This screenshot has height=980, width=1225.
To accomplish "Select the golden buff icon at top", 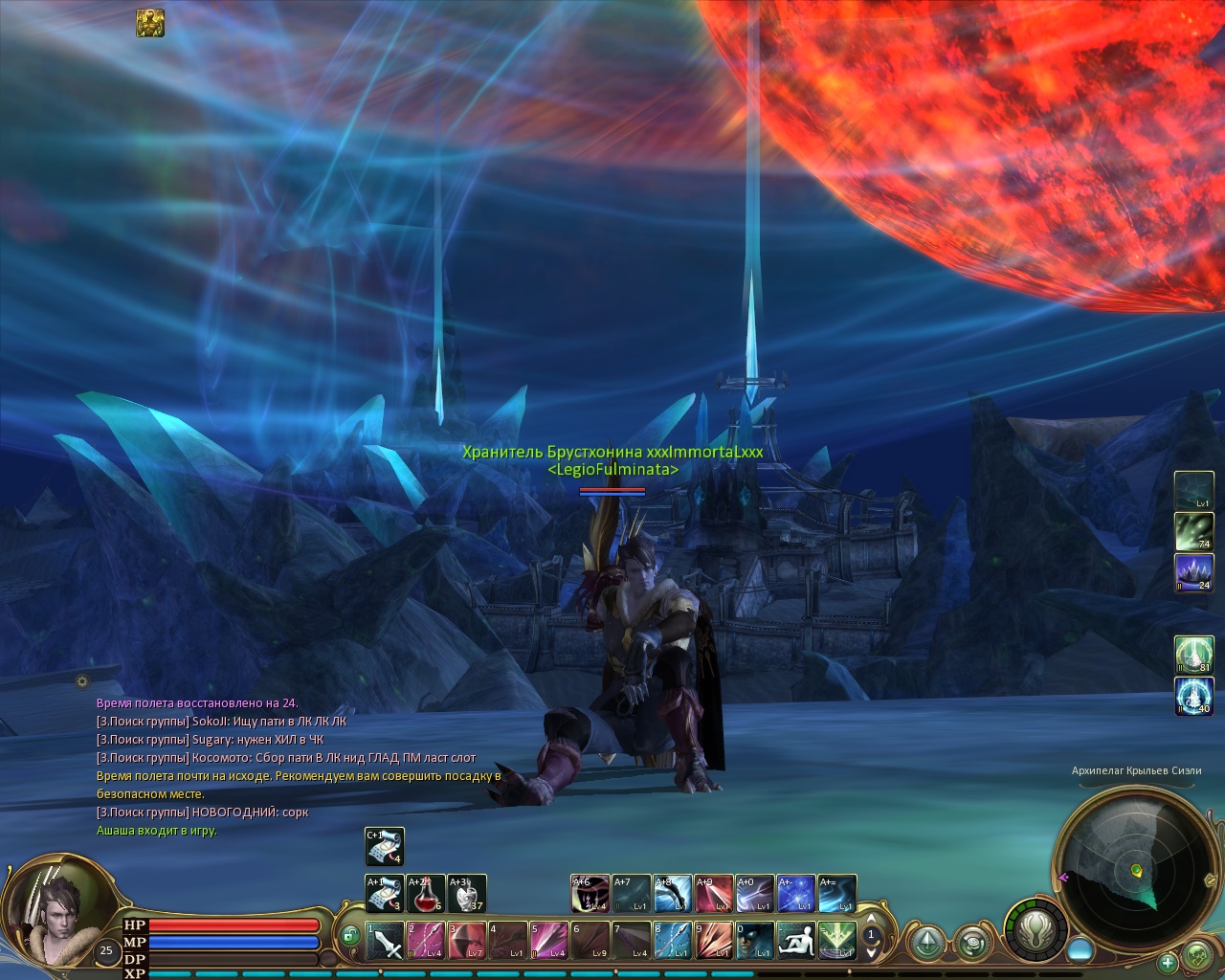I will click(x=149, y=23).
